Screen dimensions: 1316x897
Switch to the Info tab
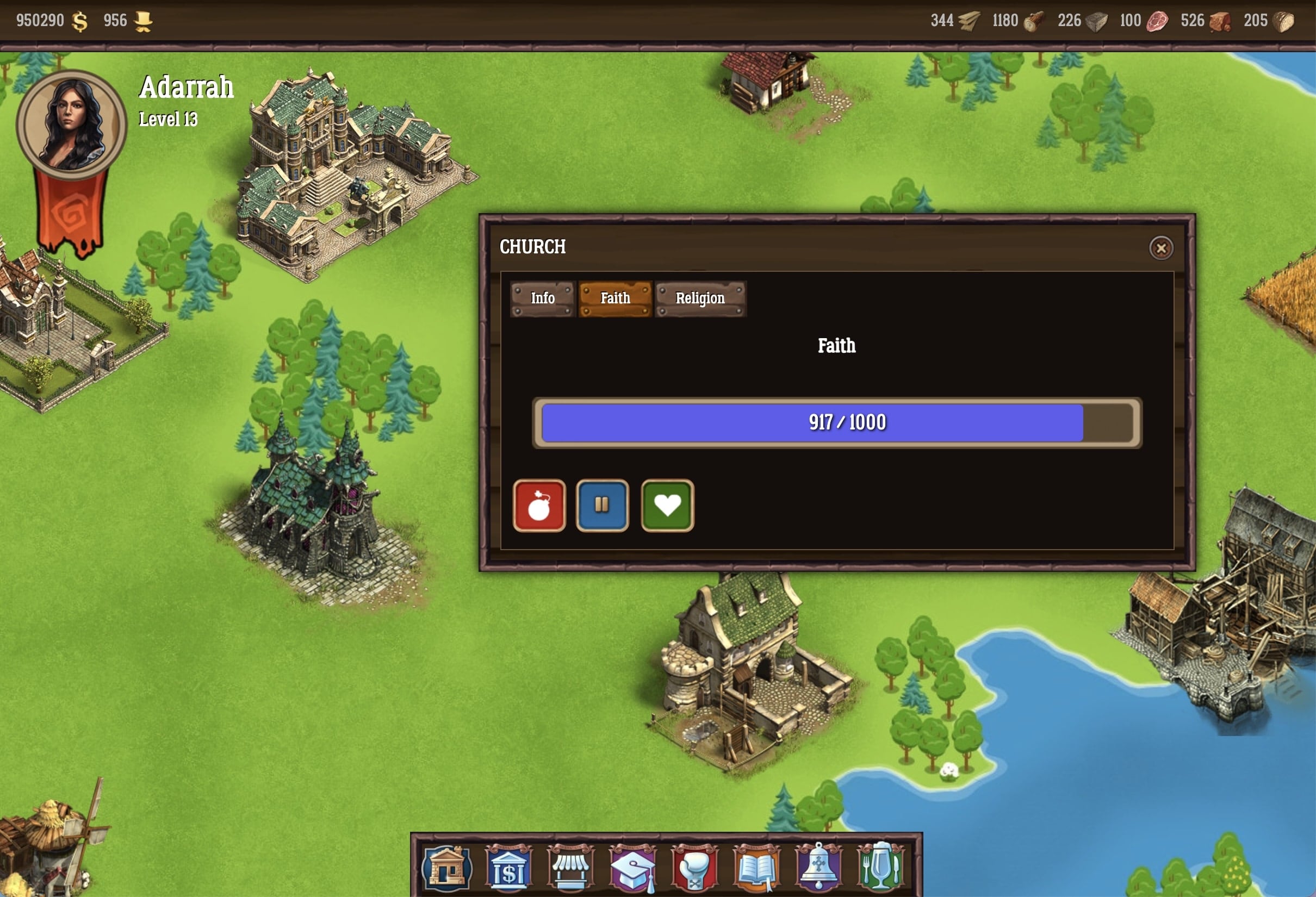pyautogui.click(x=543, y=298)
